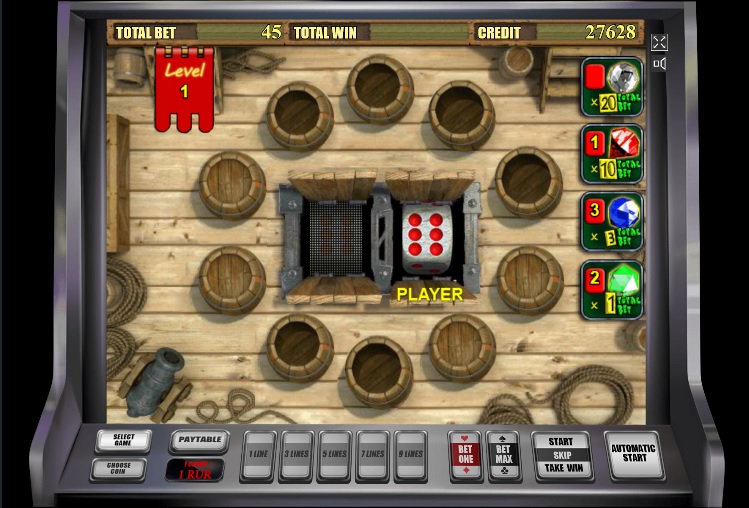The width and height of the screenshot is (749, 508).
Task: Hit the Bet Max button
Action: pos(502,455)
